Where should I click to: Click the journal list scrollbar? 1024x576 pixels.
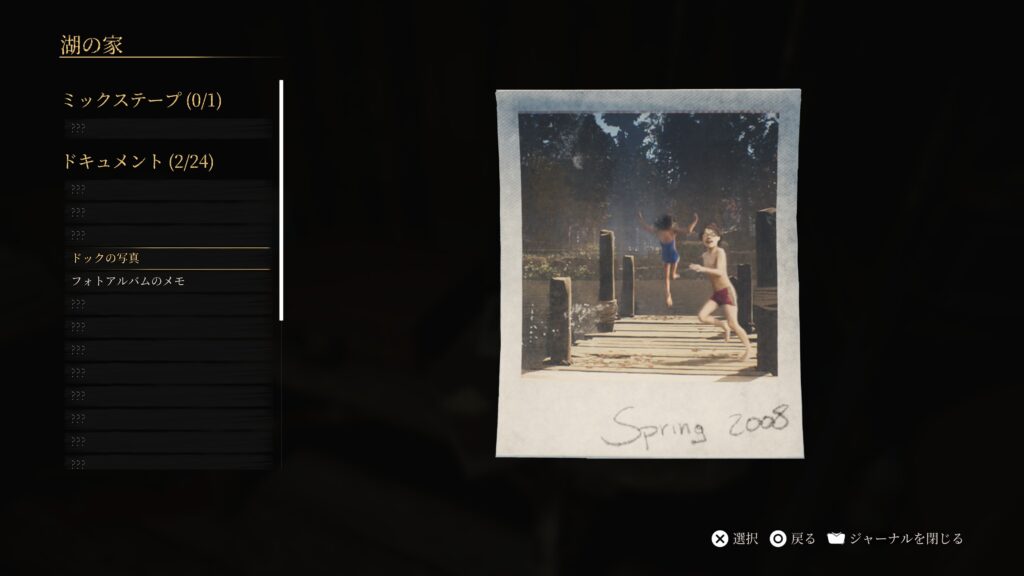point(281,200)
